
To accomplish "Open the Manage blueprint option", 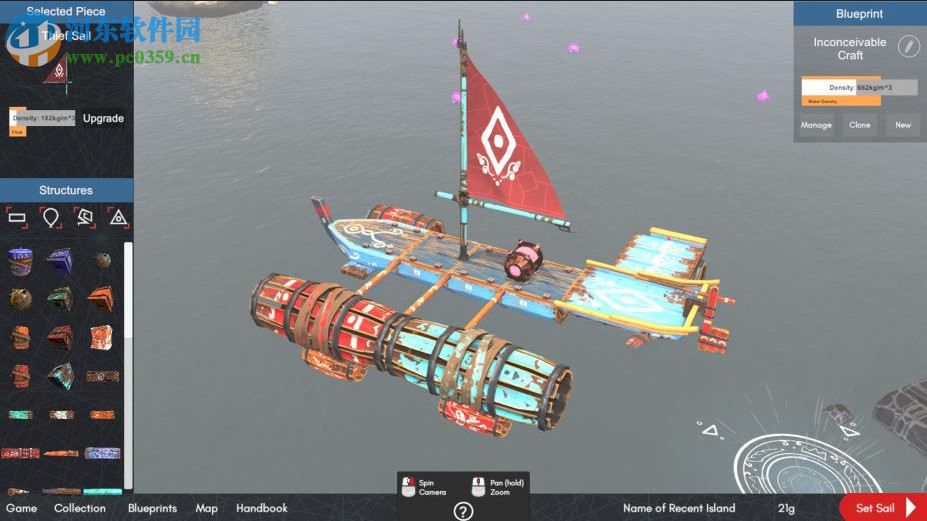I will click(816, 125).
